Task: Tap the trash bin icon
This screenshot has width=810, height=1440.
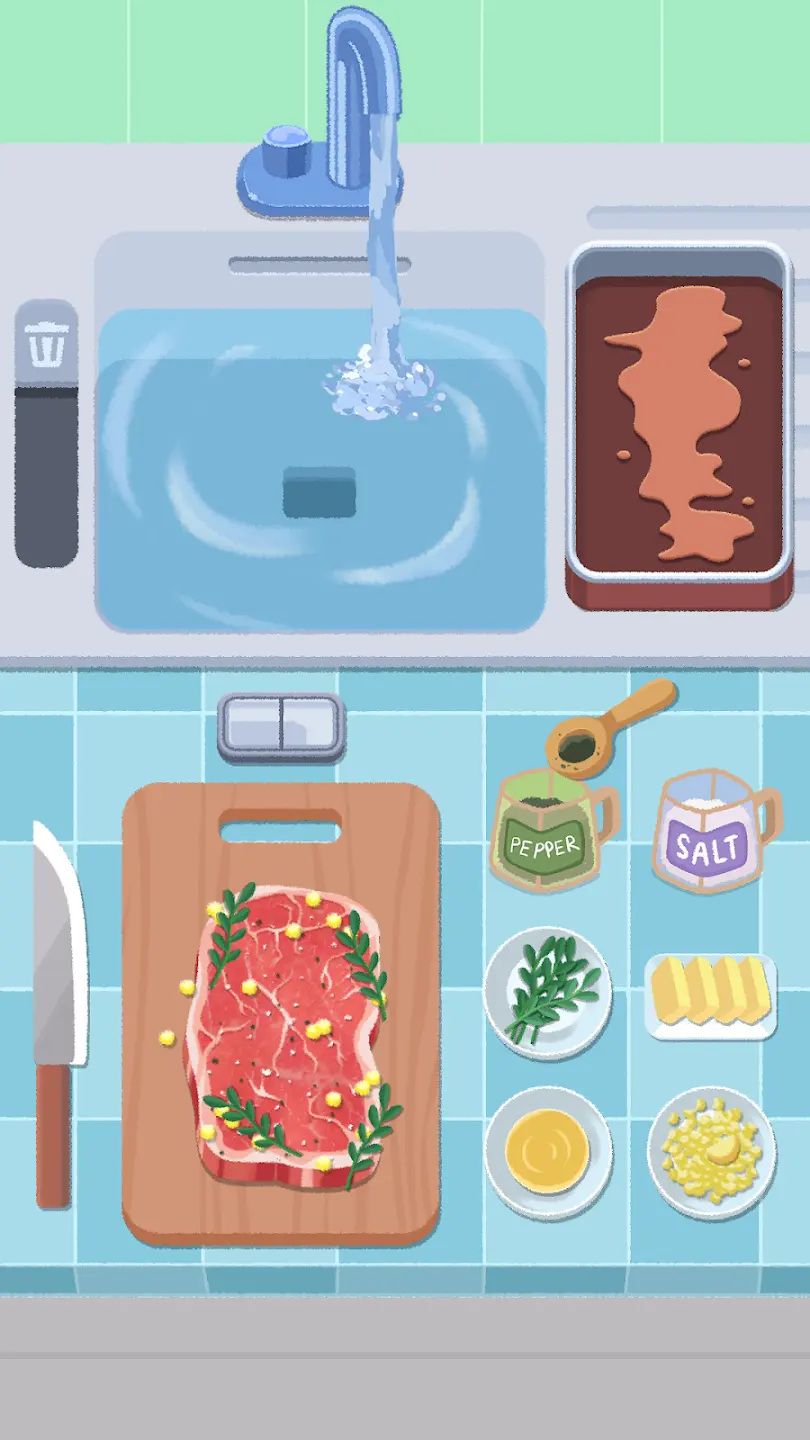Action: pyautogui.click(x=46, y=345)
